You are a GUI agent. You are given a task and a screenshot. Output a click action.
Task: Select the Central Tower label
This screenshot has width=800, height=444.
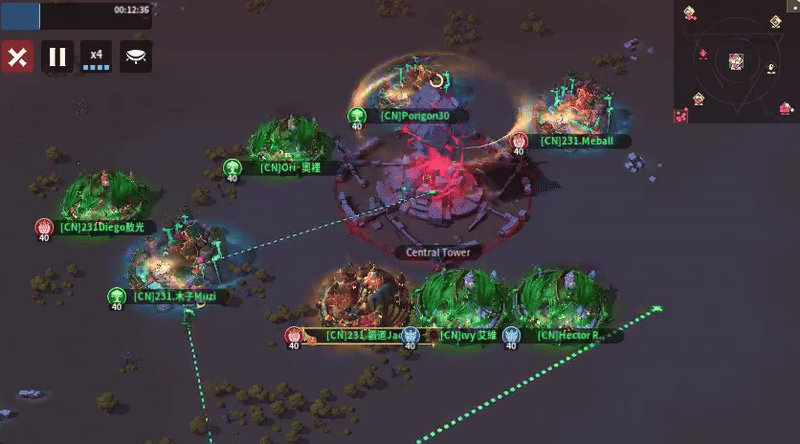click(438, 252)
